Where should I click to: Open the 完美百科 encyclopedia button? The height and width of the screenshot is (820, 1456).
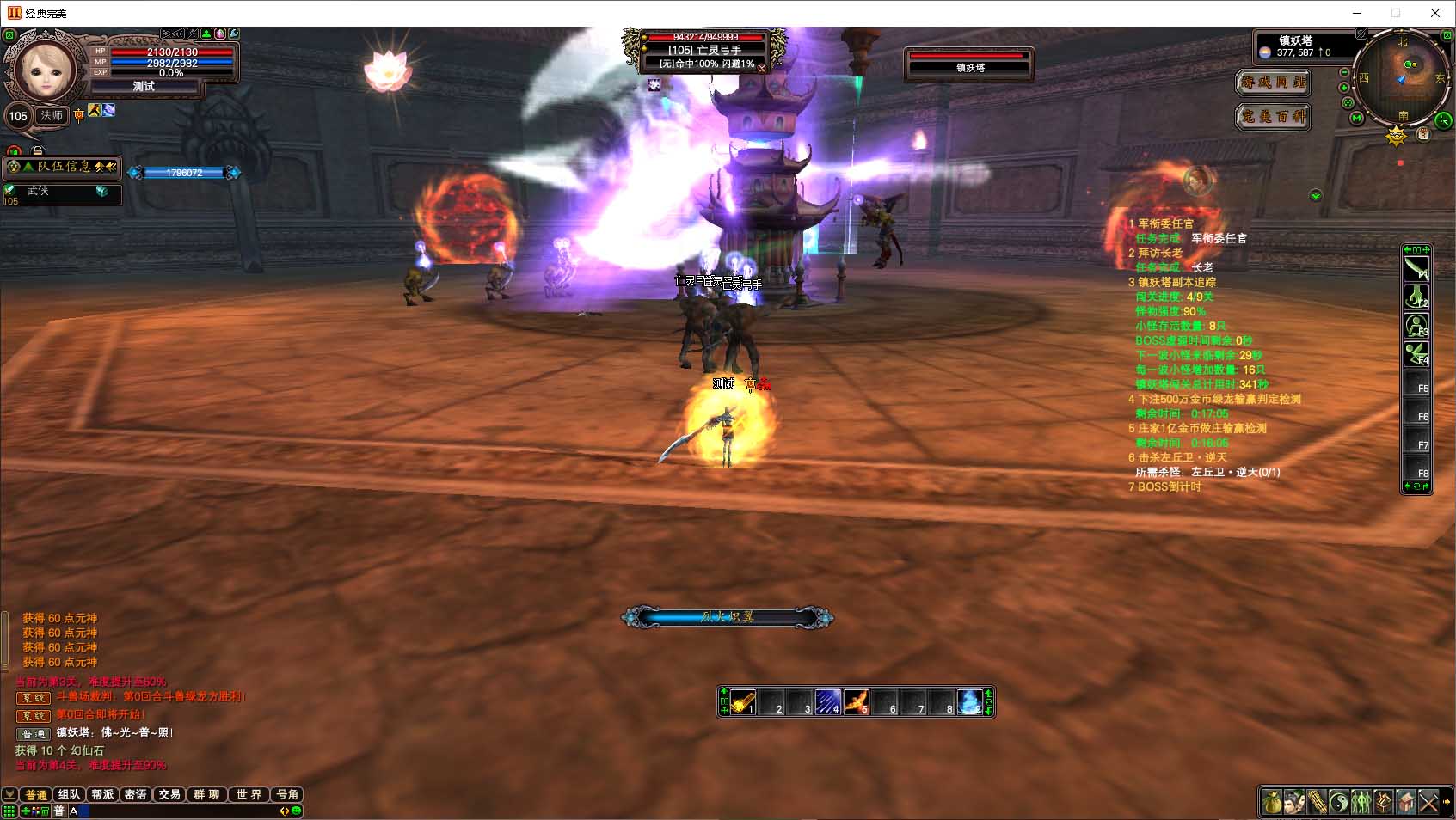click(1273, 116)
